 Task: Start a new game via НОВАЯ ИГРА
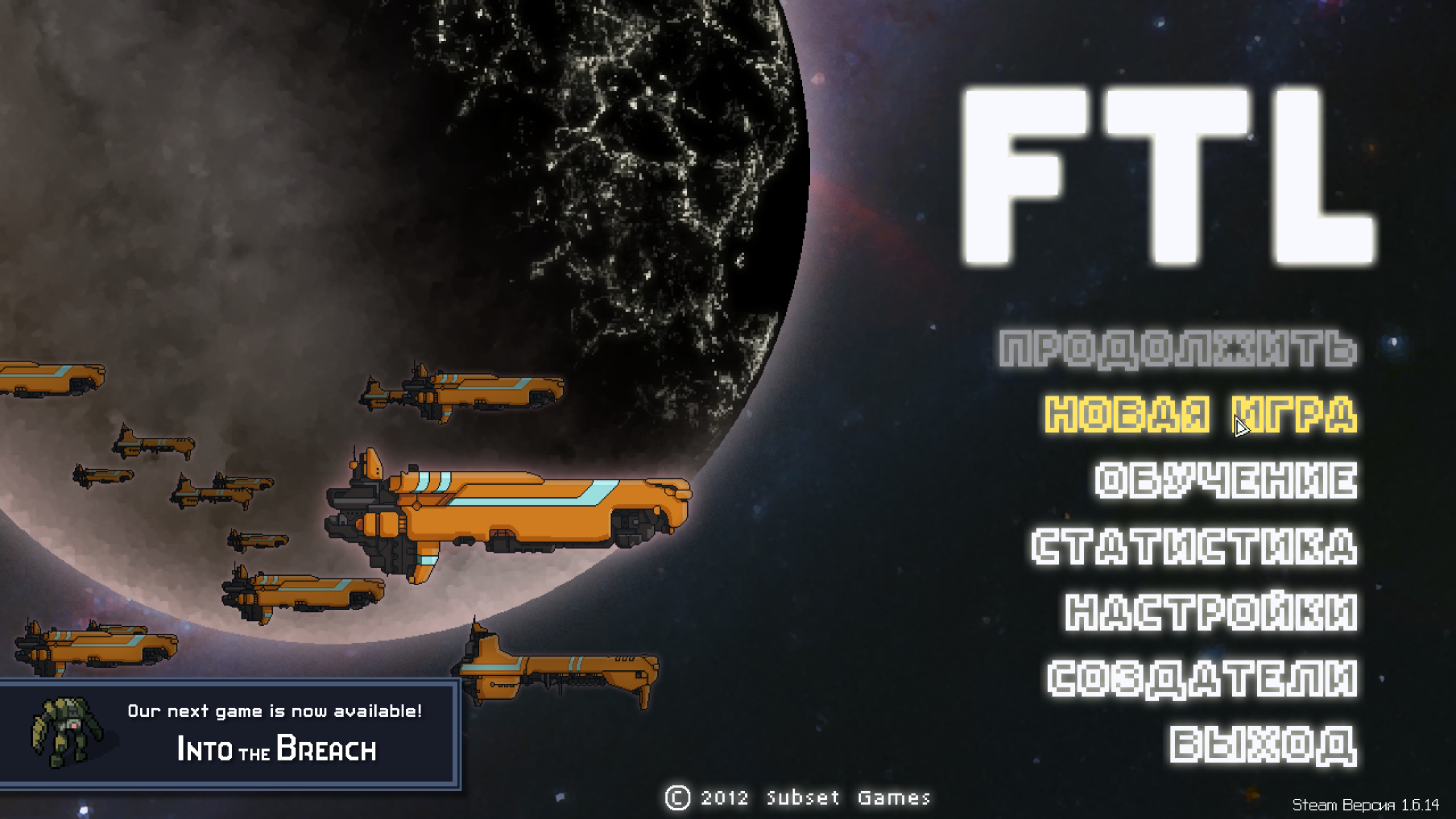tap(1200, 414)
